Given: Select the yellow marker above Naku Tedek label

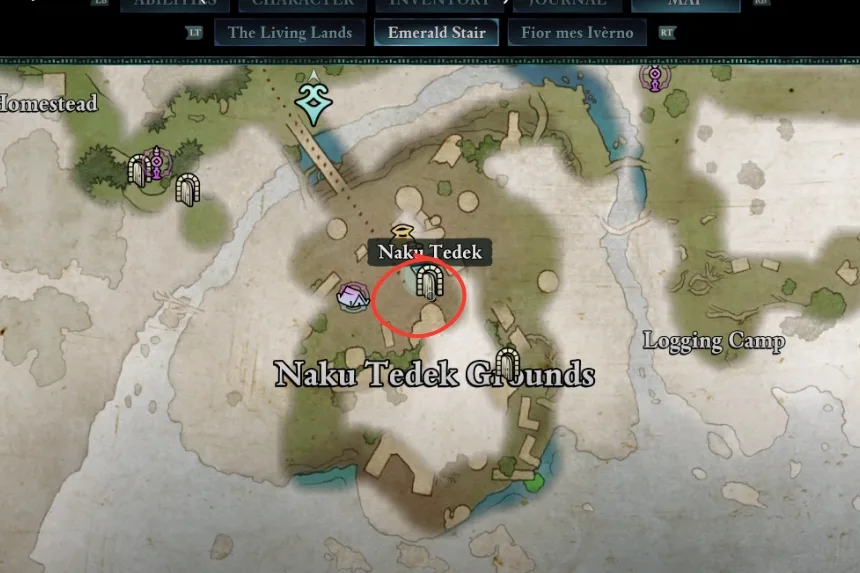Looking at the screenshot, I should coord(403,231).
